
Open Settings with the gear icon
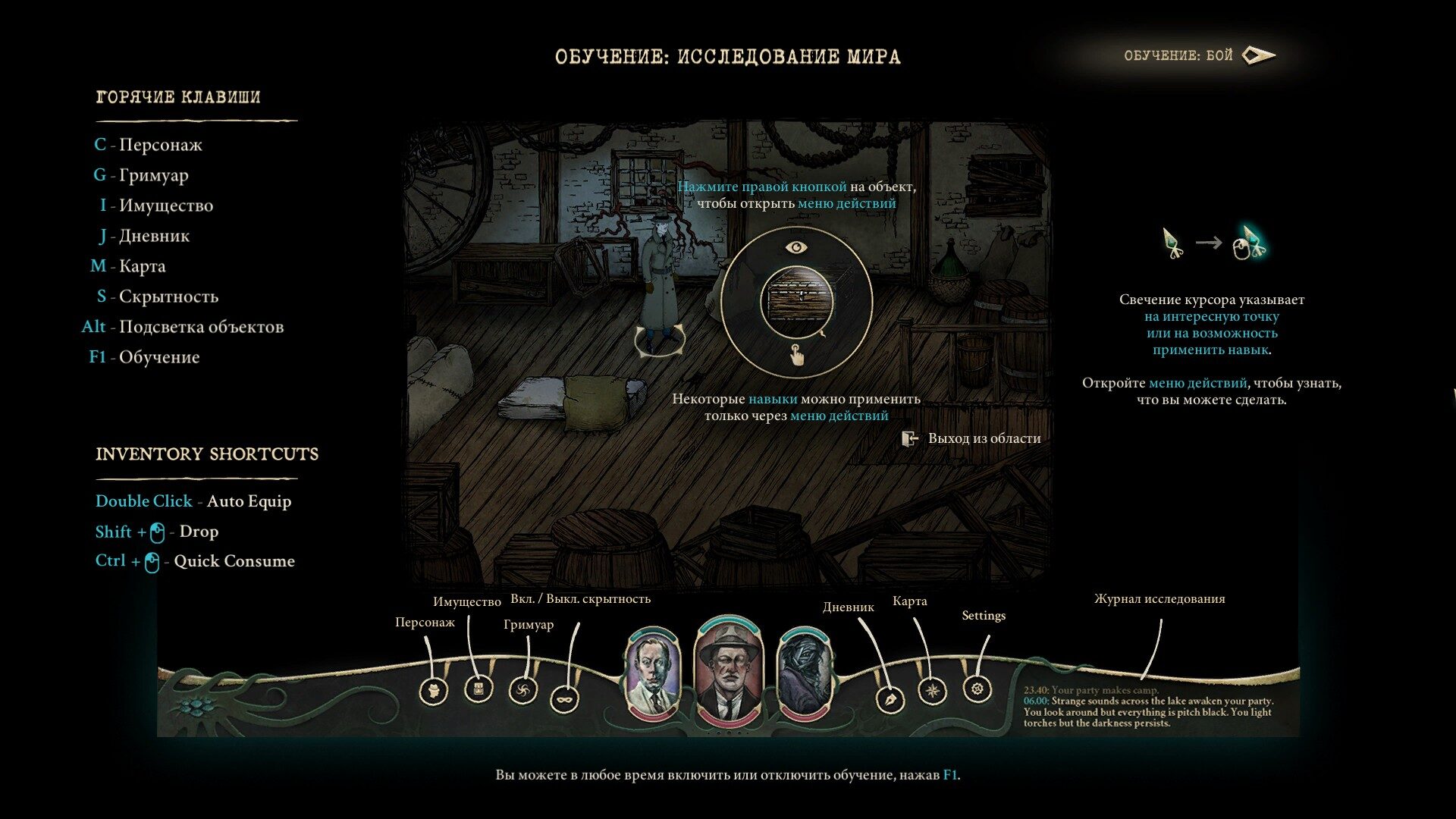(x=977, y=689)
